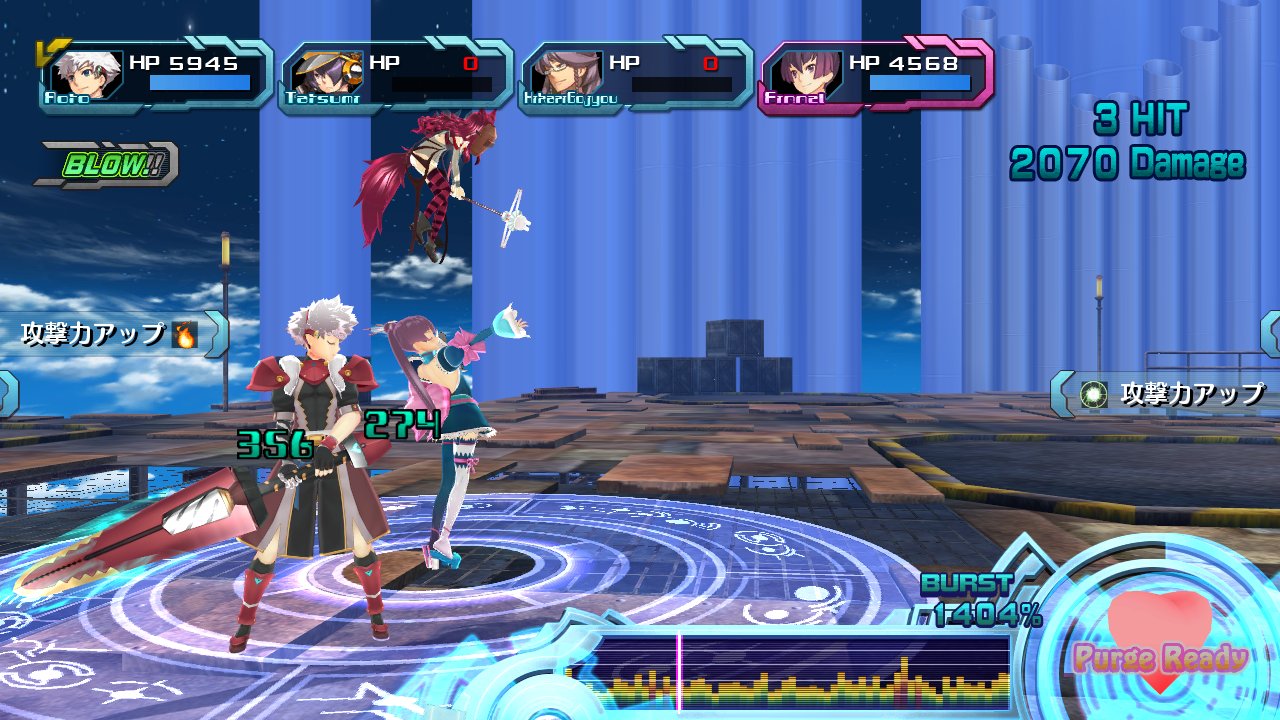This screenshot has width=1280, height=720.
Task: Click the green BLOW!! indicator
Action: (106, 165)
